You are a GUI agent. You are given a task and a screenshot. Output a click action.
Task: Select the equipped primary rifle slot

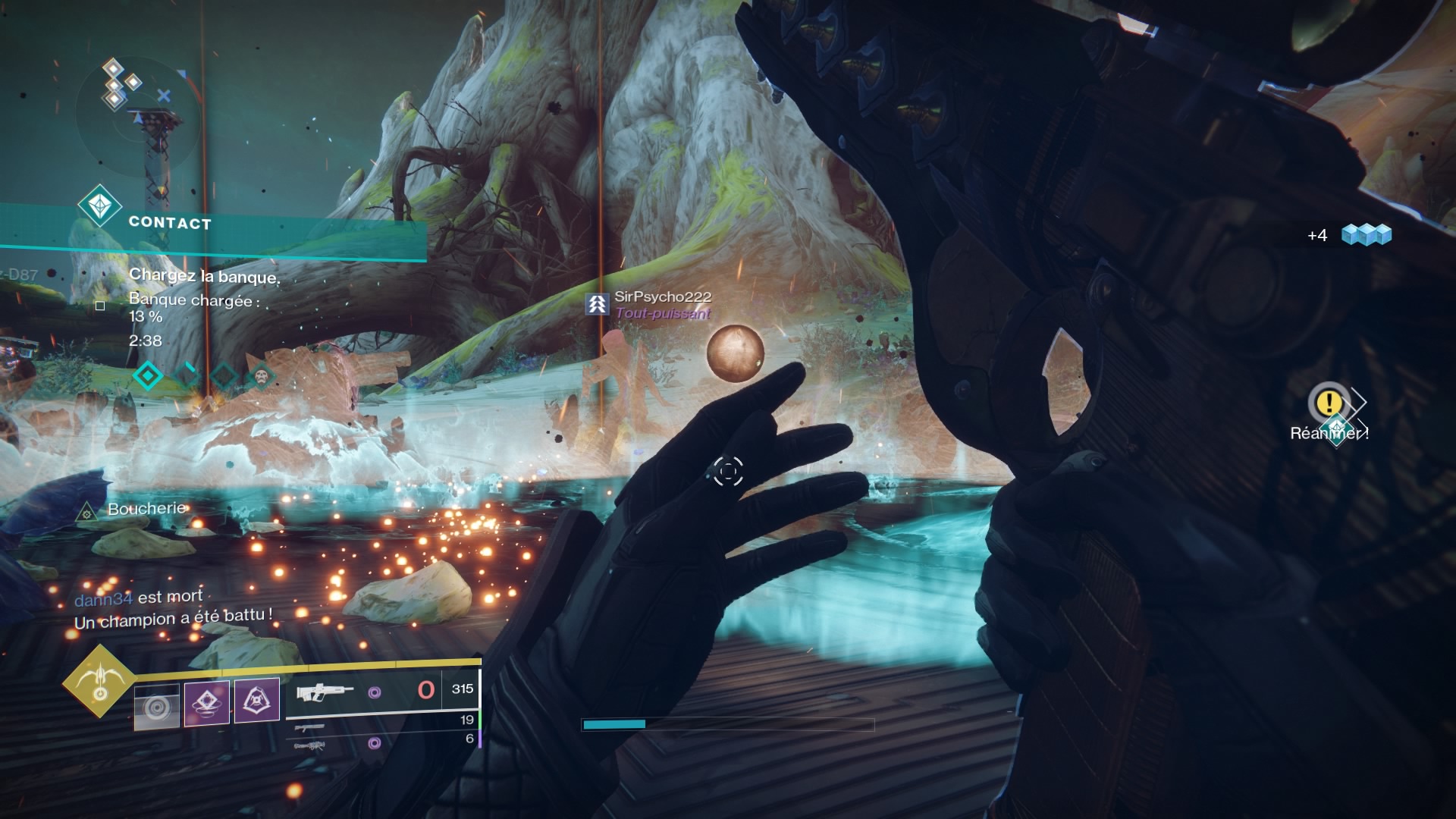click(325, 691)
